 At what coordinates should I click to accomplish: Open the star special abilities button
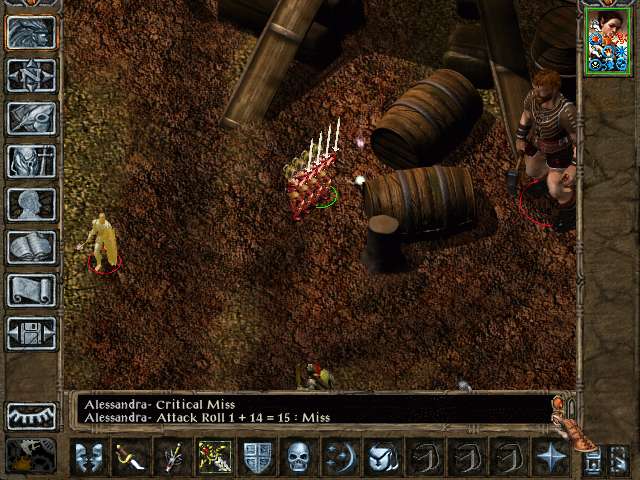(x=550, y=458)
